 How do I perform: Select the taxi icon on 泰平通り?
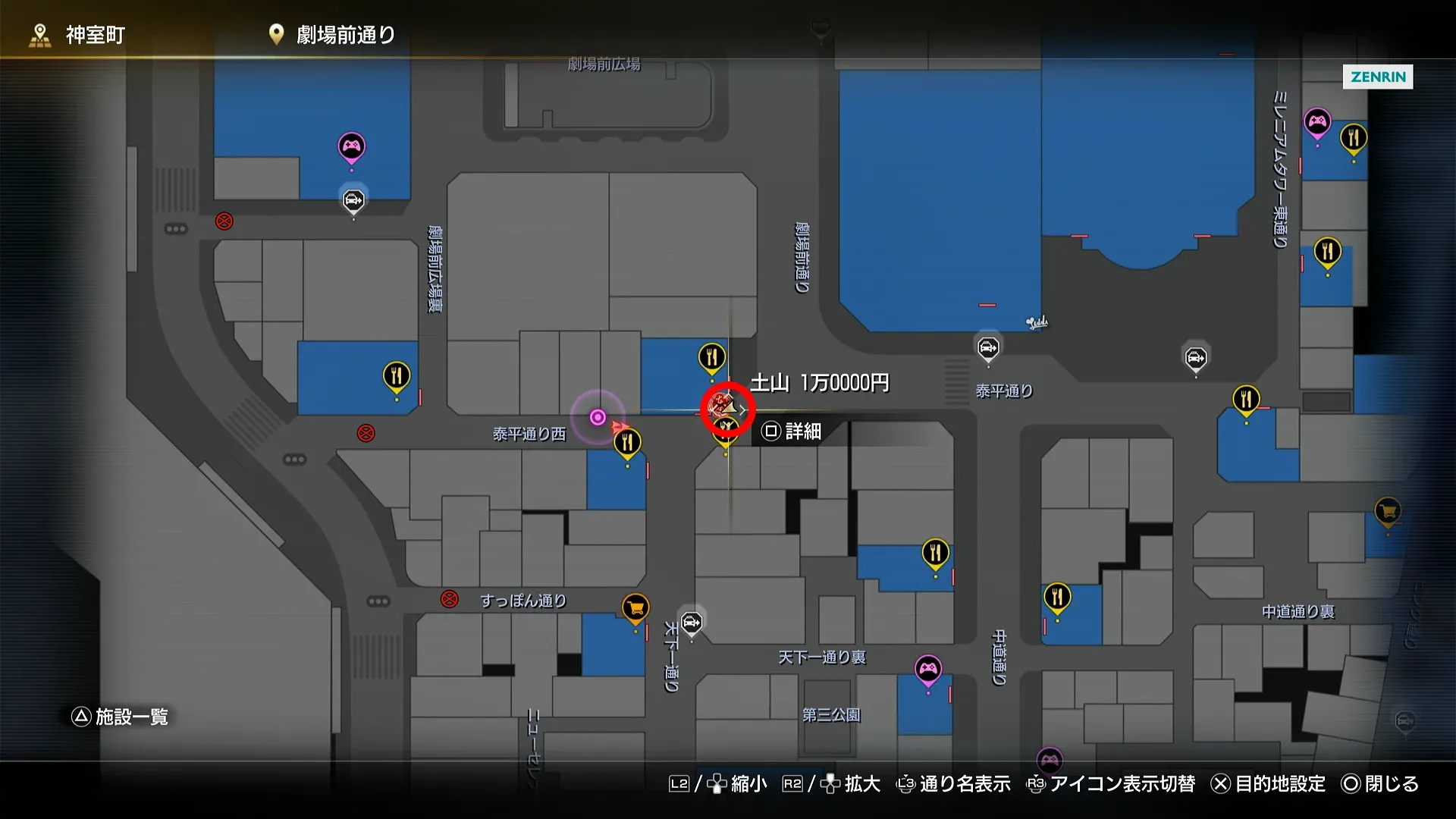tap(987, 347)
